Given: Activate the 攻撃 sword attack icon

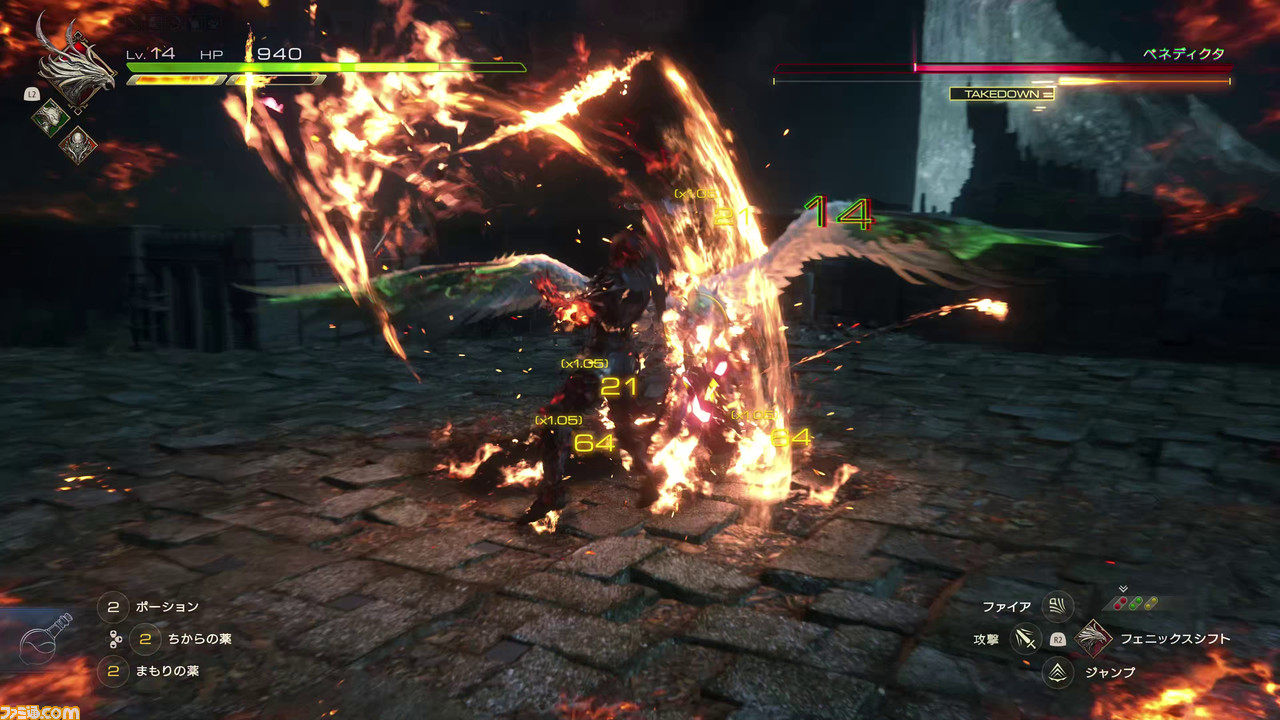Looking at the screenshot, I should tap(1025, 638).
